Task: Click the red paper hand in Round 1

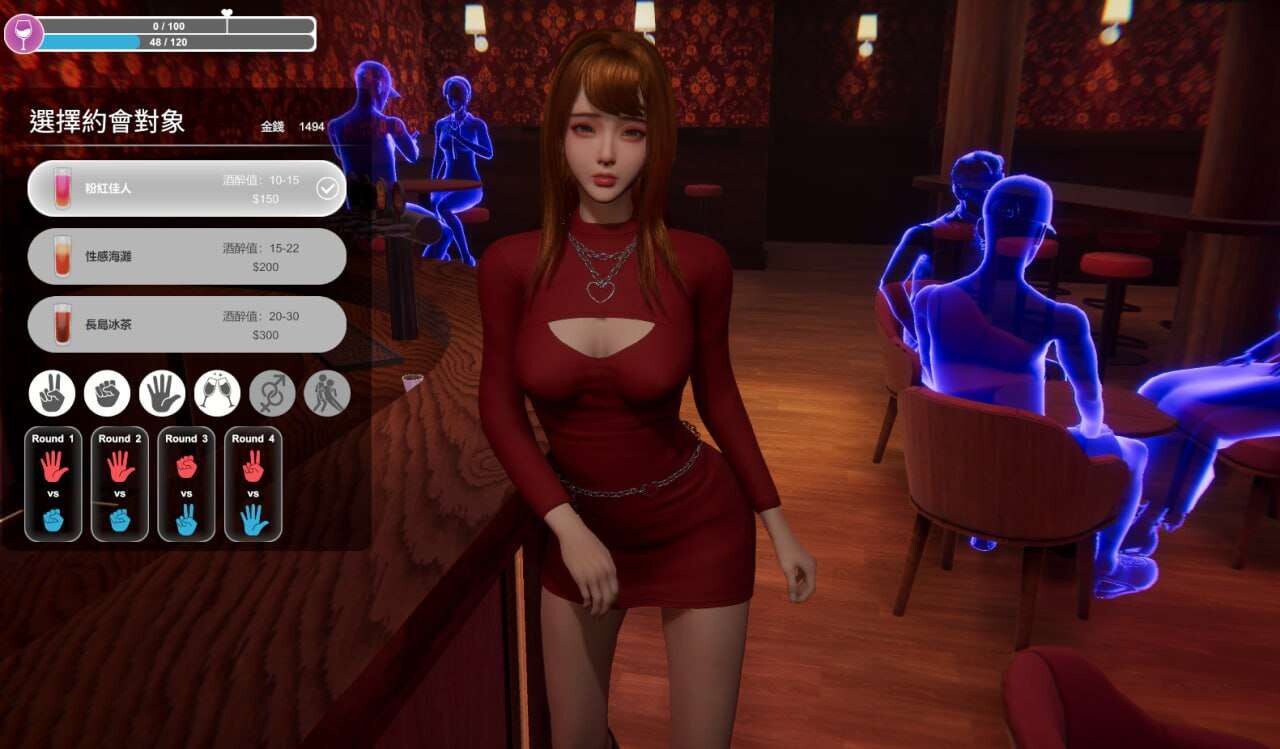Action: pos(53,466)
